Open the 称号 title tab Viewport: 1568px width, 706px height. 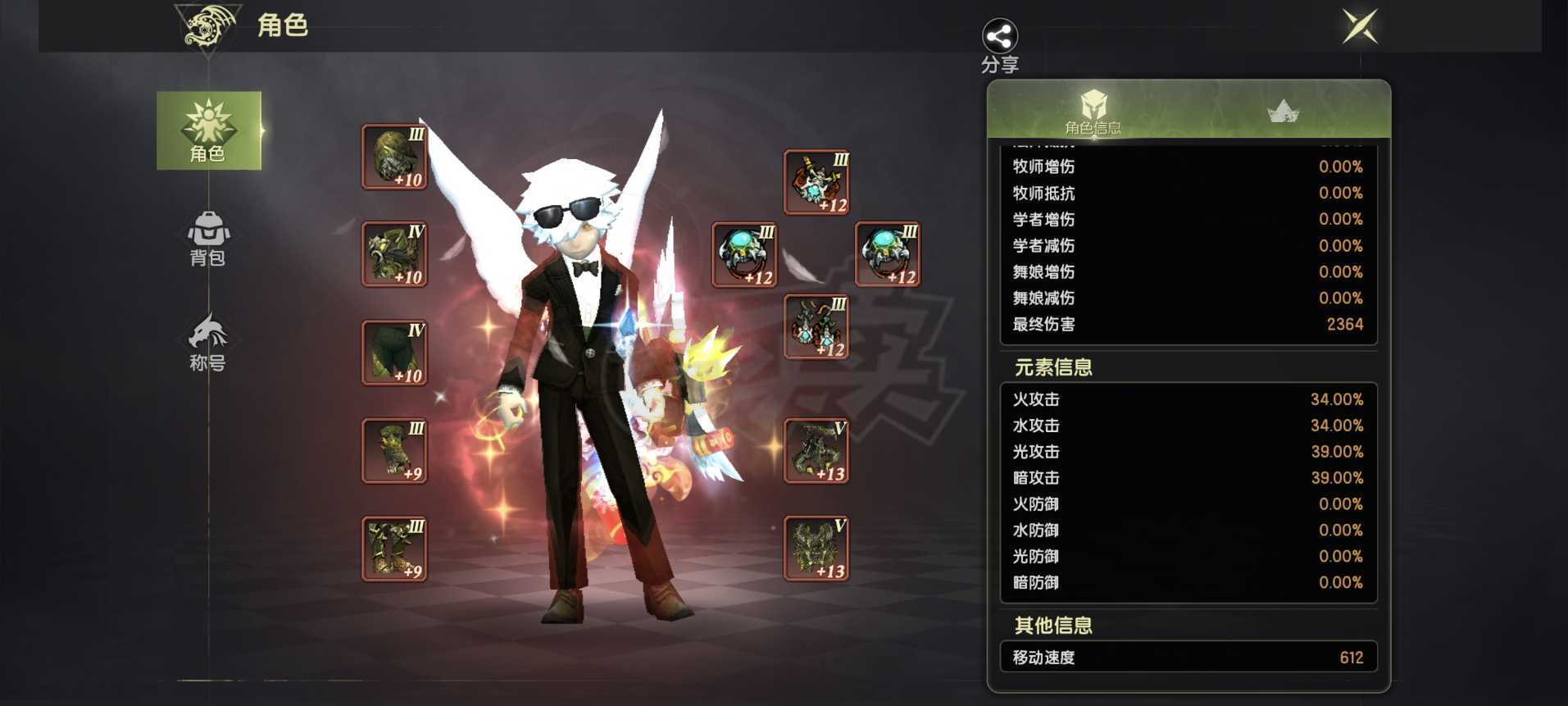pos(208,342)
